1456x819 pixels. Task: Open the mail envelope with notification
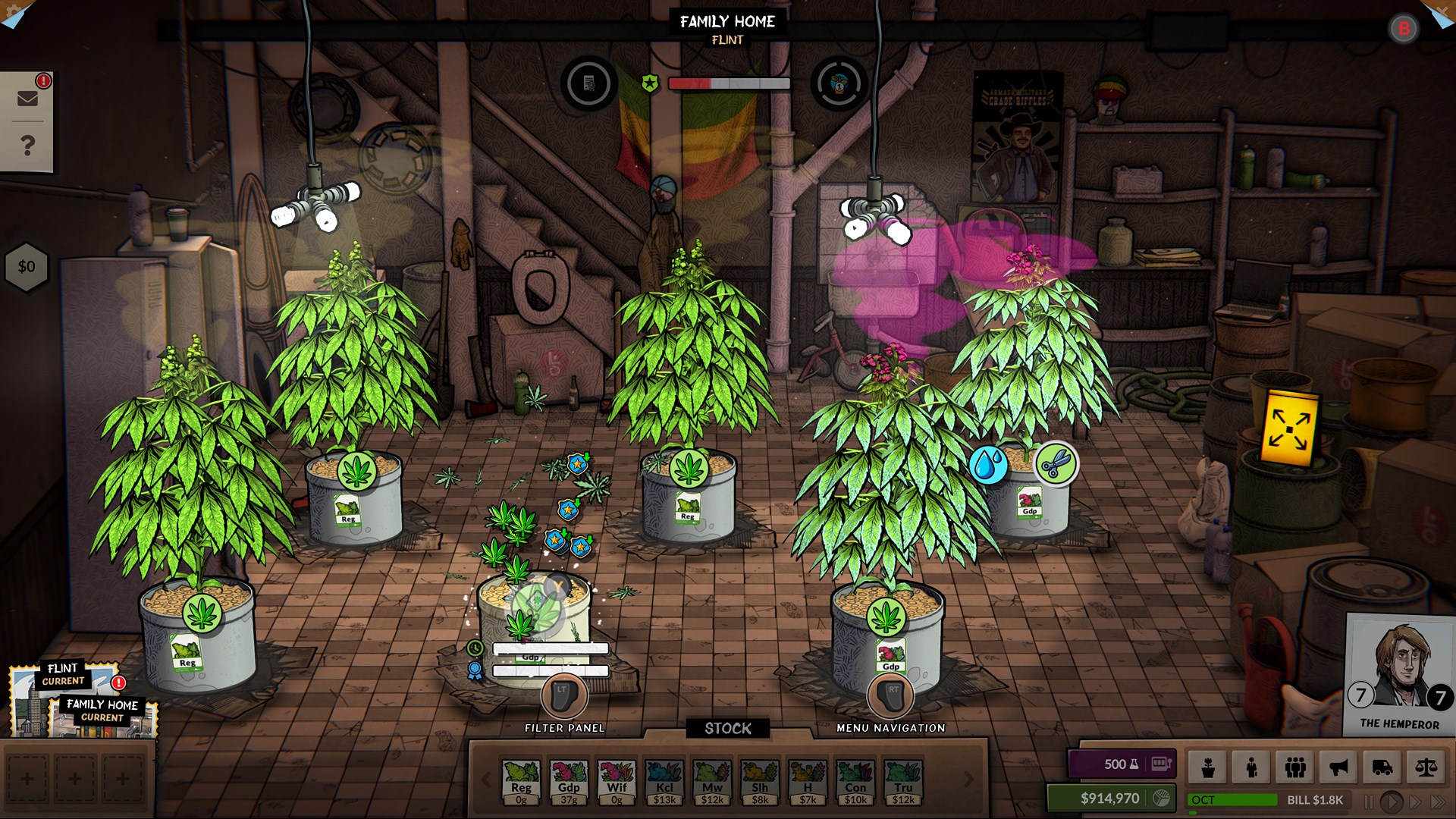pos(28,99)
